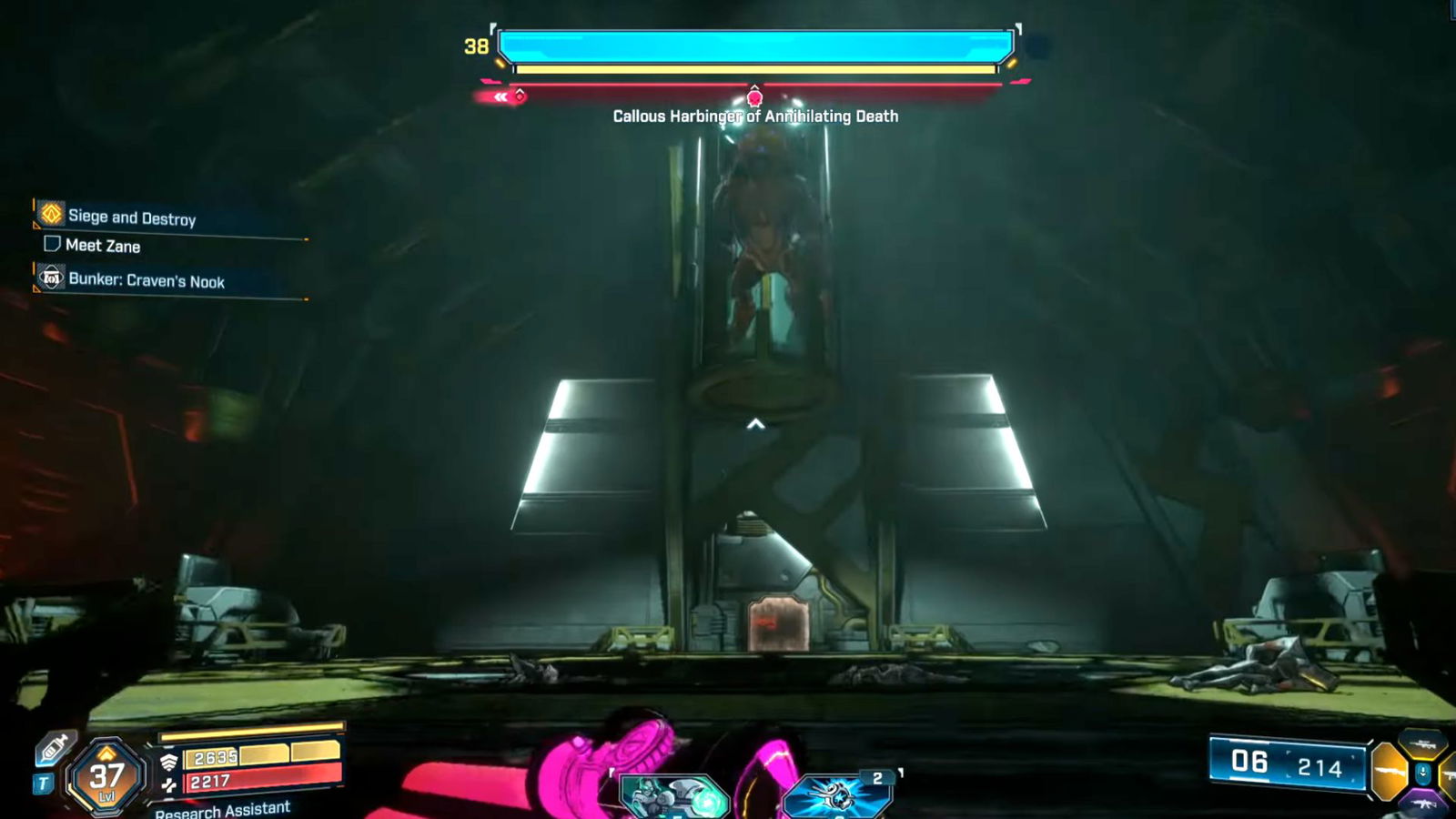1456x819 pixels.
Task: Toggle the blue T badge near the level indicator
Action: [43, 782]
